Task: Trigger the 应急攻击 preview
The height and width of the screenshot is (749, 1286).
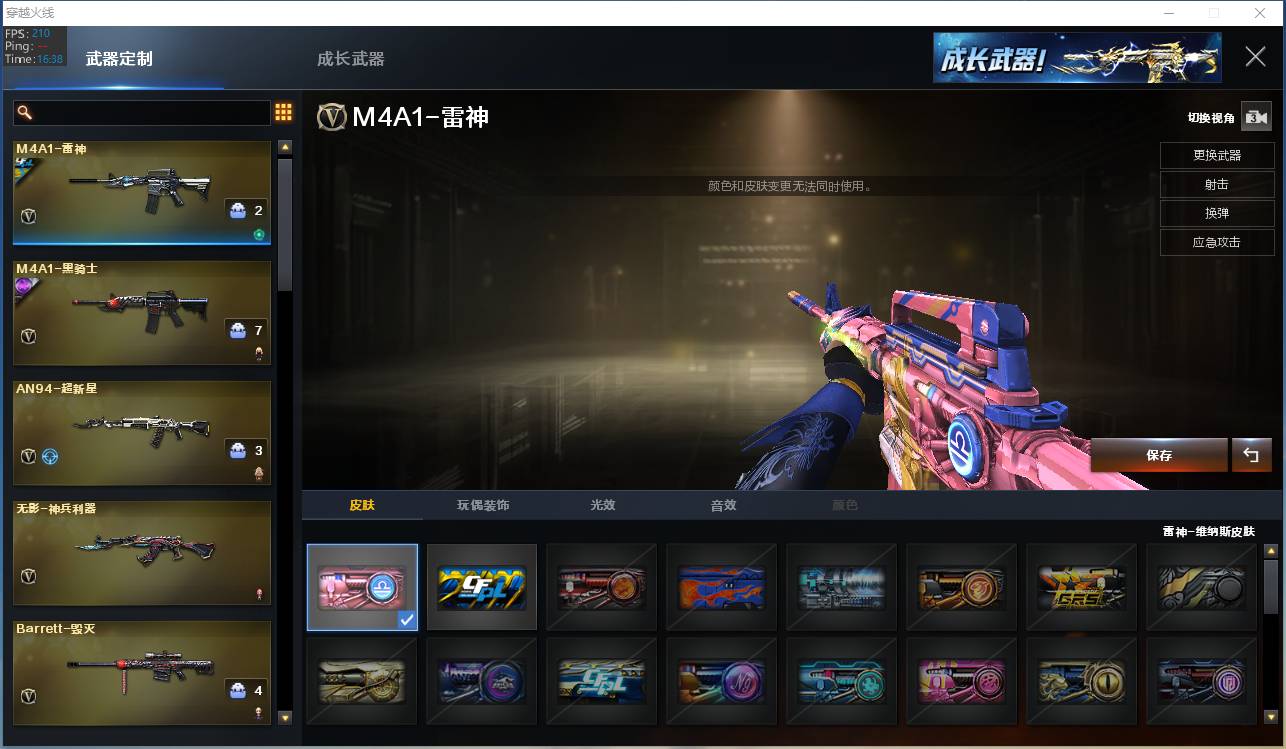Action: (1217, 242)
